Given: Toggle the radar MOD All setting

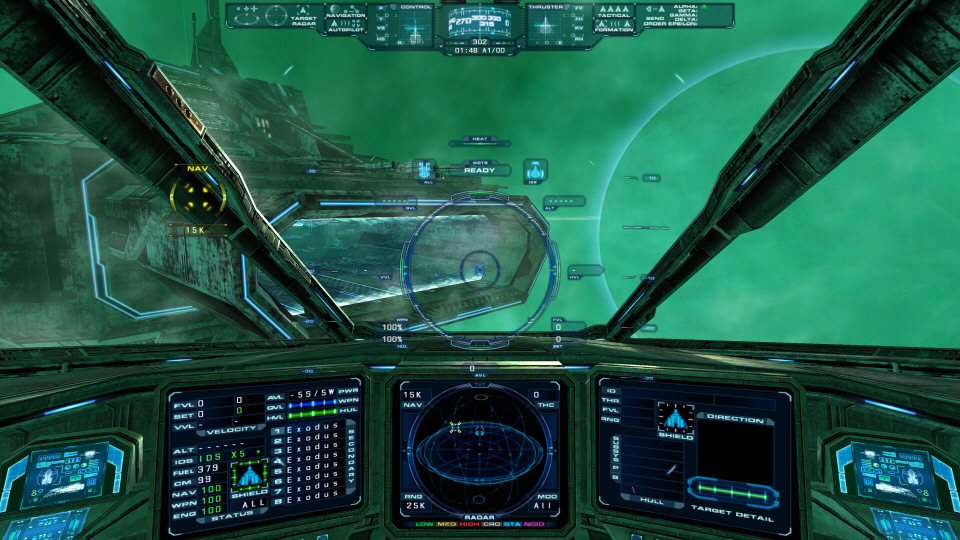Looking at the screenshot, I should pyautogui.click(x=545, y=503).
